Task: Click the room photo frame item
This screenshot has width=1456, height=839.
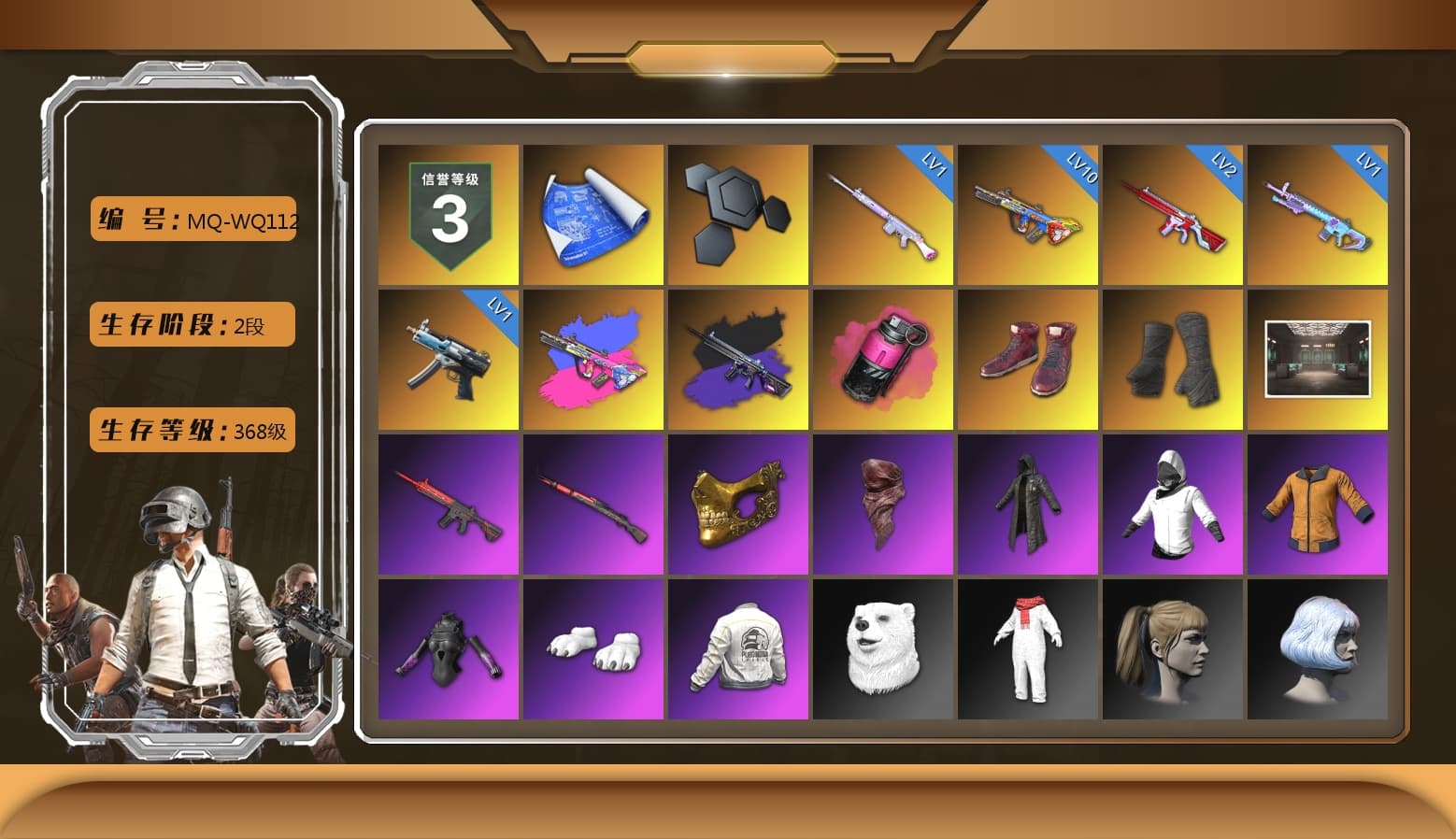Action: tap(1319, 357)
